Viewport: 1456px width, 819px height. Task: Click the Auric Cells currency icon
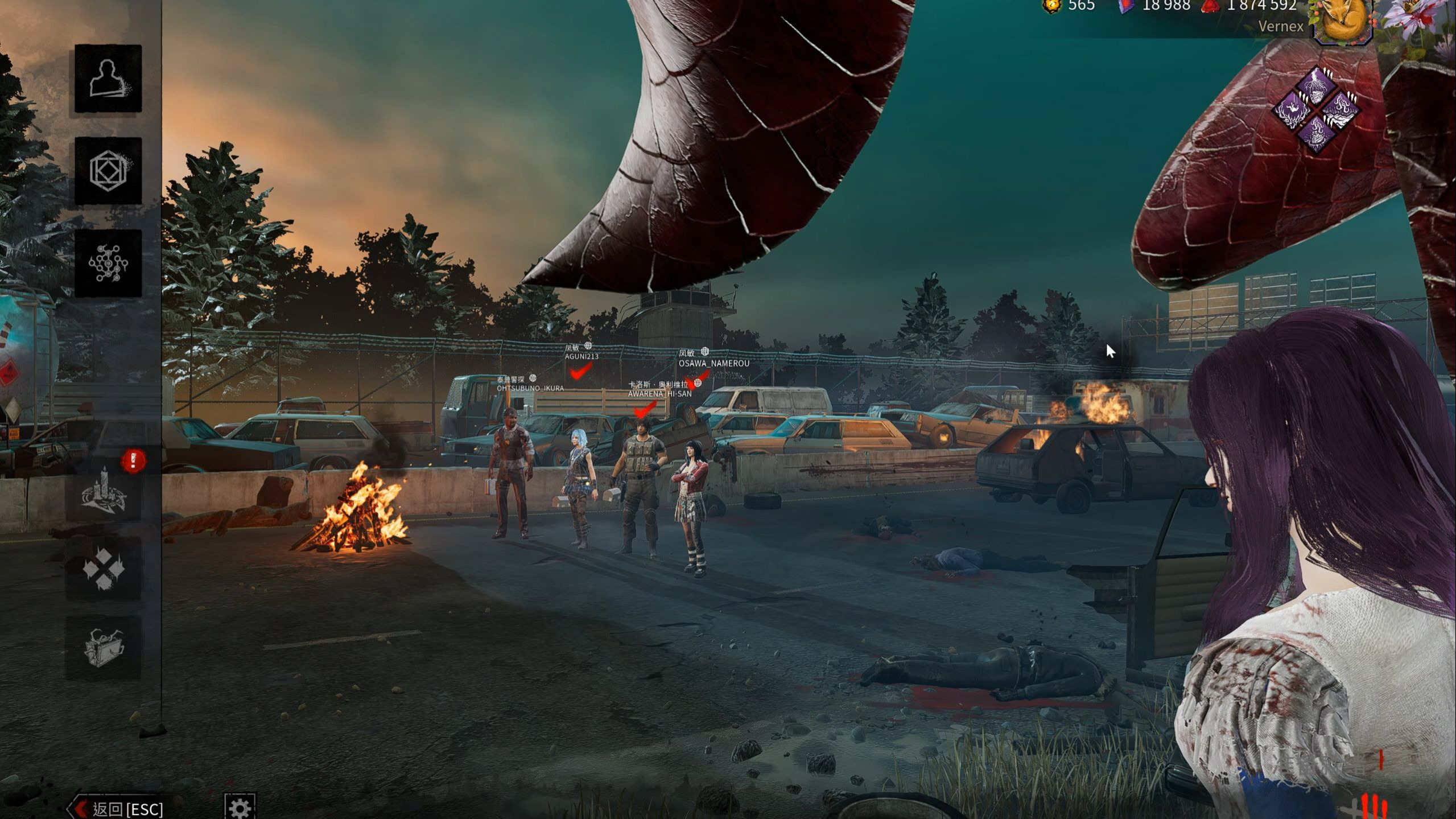(x=1052, y=6)
